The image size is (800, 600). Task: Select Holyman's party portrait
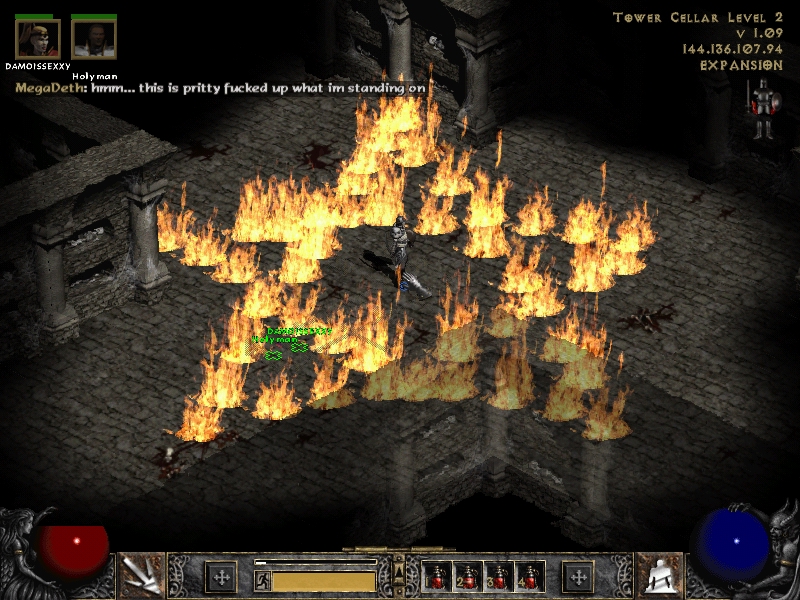point(94,39)
